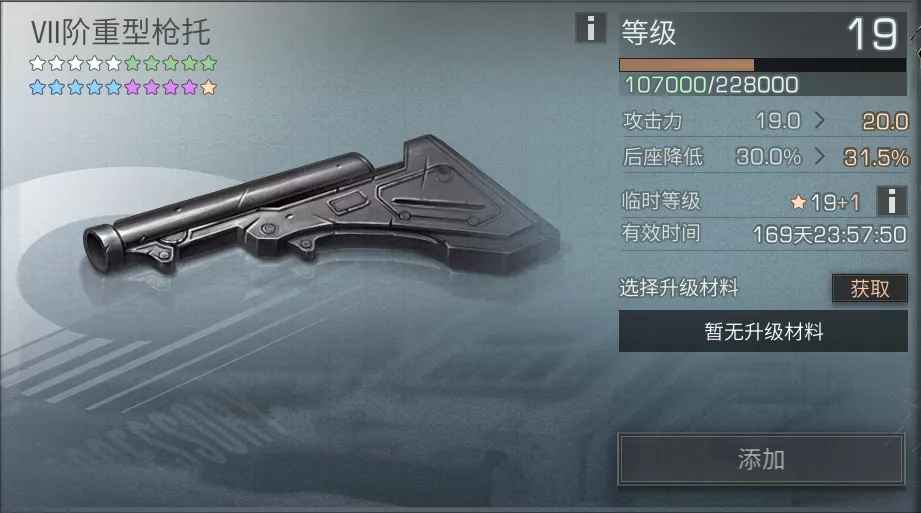Show temporary level info icon
This screenshot has height=513, width=921.
pyautogui.click(x=891, y=201)
